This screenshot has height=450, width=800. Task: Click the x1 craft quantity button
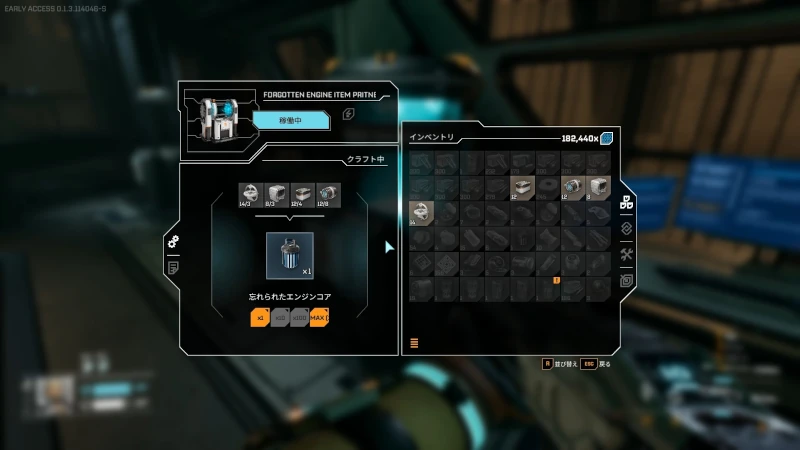[x=260, y=318]
